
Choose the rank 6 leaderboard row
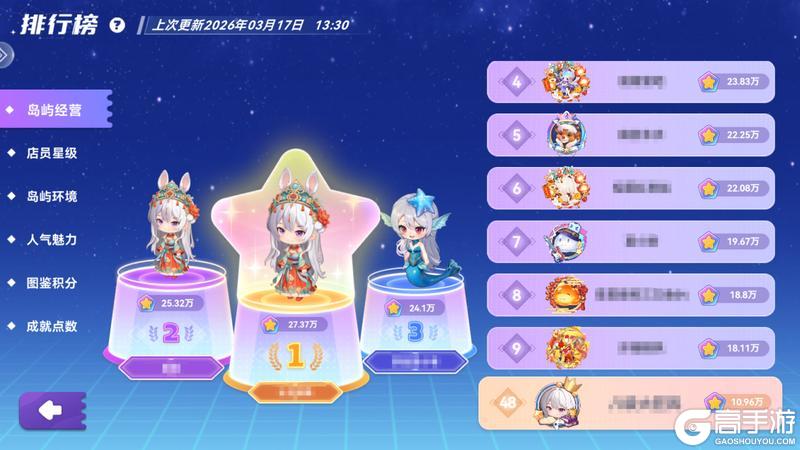point(630,187)
